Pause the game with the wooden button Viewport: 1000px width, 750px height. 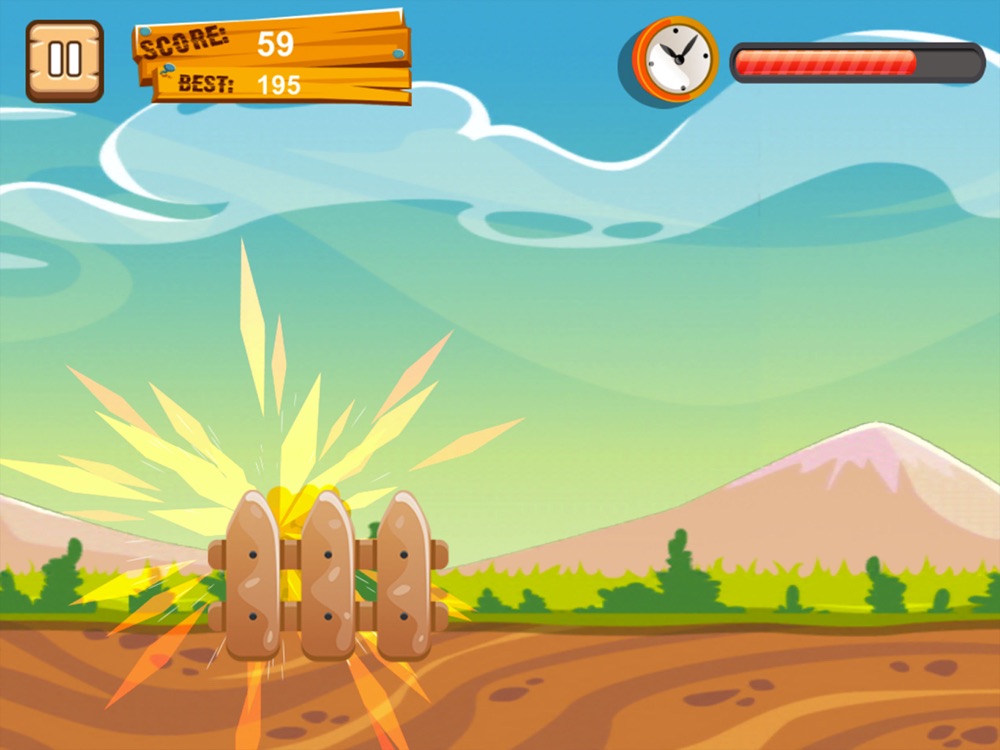(x=65, y=61)
